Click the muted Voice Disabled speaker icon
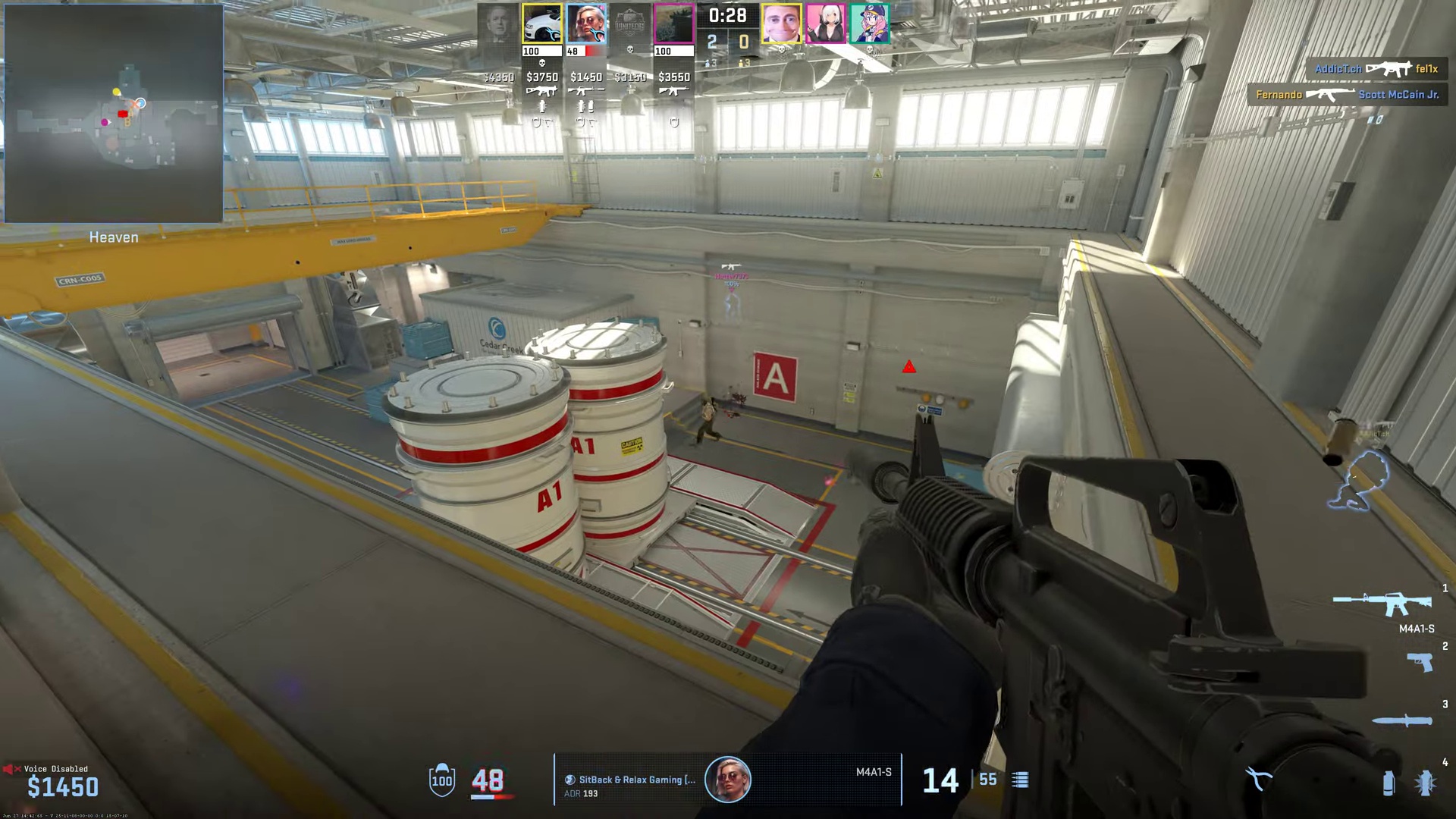1456x819 pixels. tap(14, 768)
